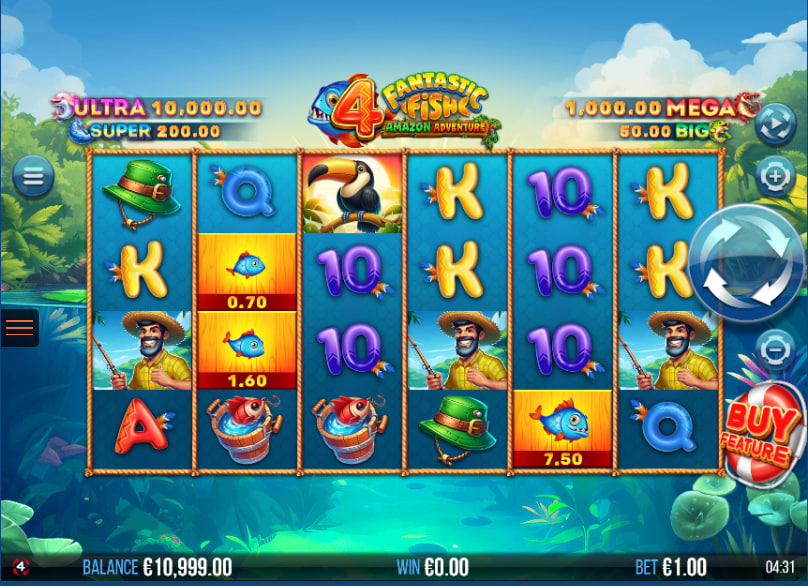Open the blue round hamburger menu
This screenshot has height=588, width=808.
point(33,178)
